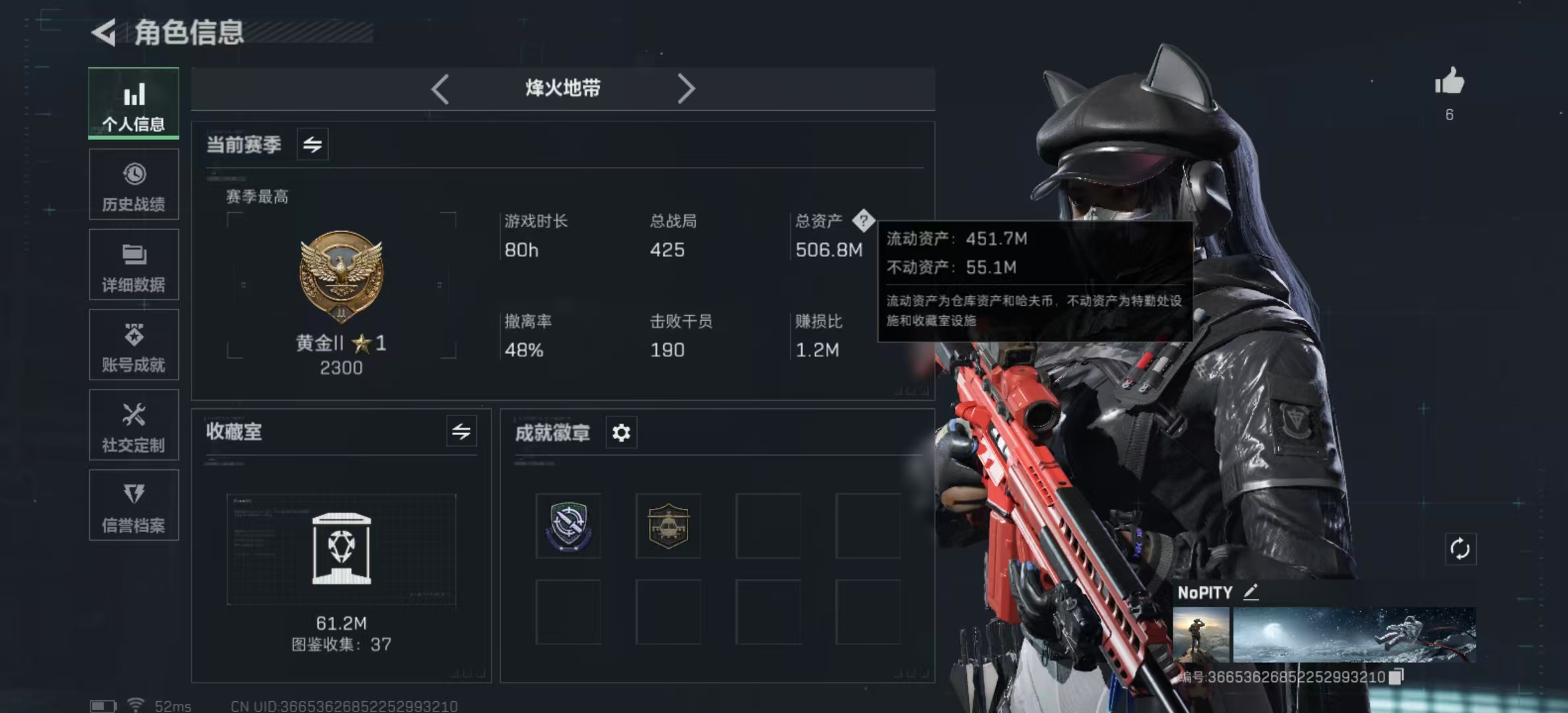Click the 总资产 question mark icon
Image resolution: width=1568 pixels, height=713 pixels.
(863, 221)
